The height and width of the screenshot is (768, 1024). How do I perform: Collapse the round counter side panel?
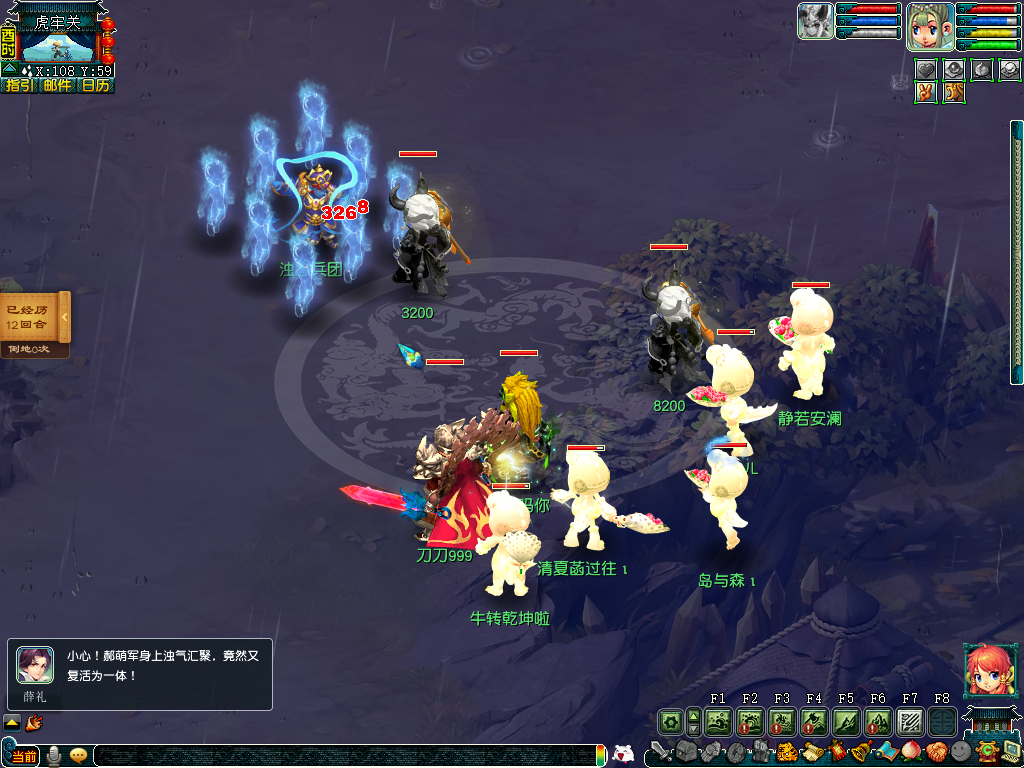(x=65, y=317)
